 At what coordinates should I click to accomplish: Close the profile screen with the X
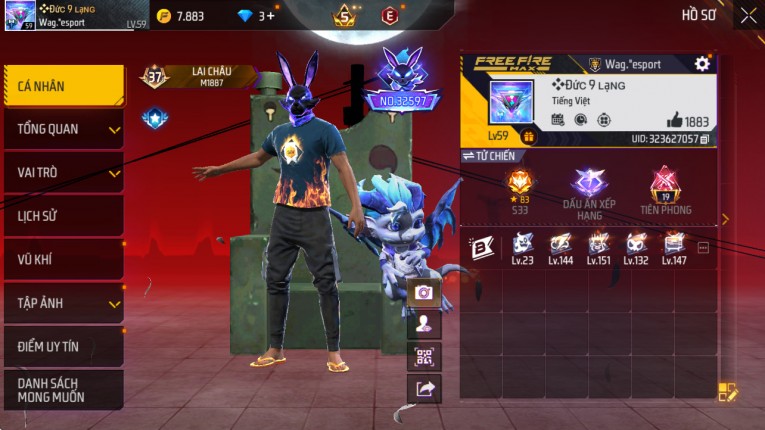[748, 15]
